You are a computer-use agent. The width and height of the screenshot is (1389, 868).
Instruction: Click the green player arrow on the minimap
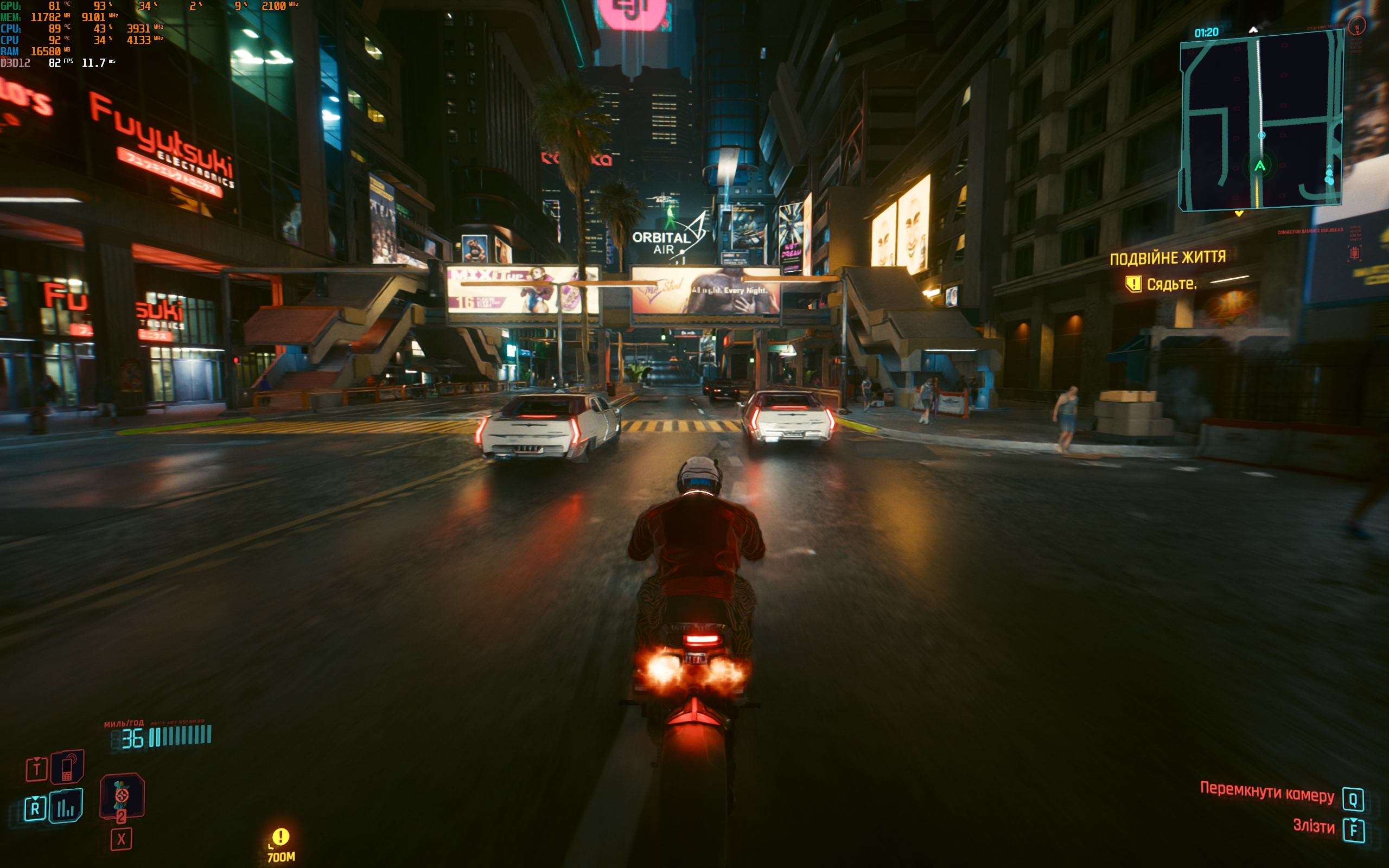point(1260,167)
